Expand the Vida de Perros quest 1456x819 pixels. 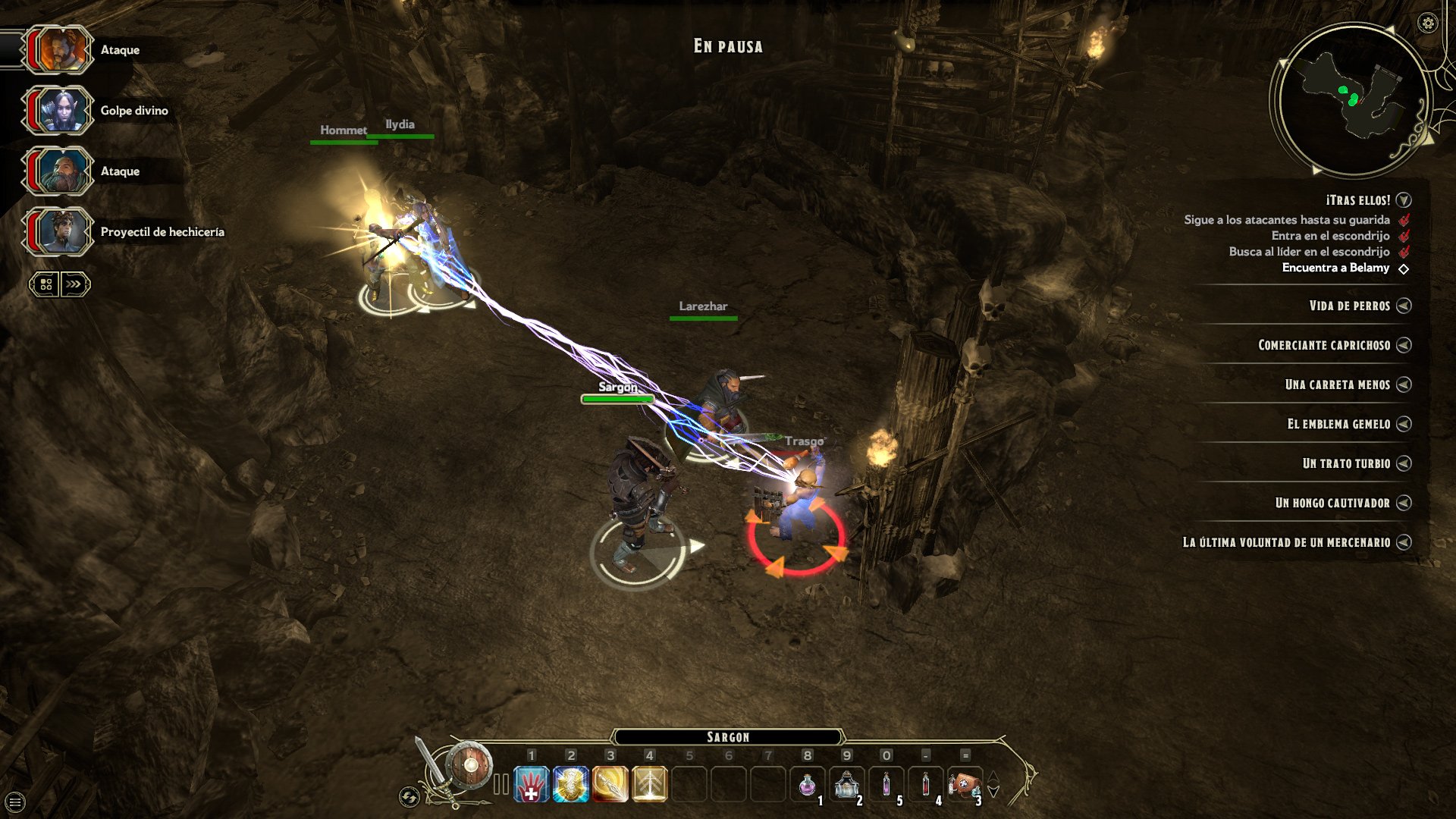coord(1404,306)
